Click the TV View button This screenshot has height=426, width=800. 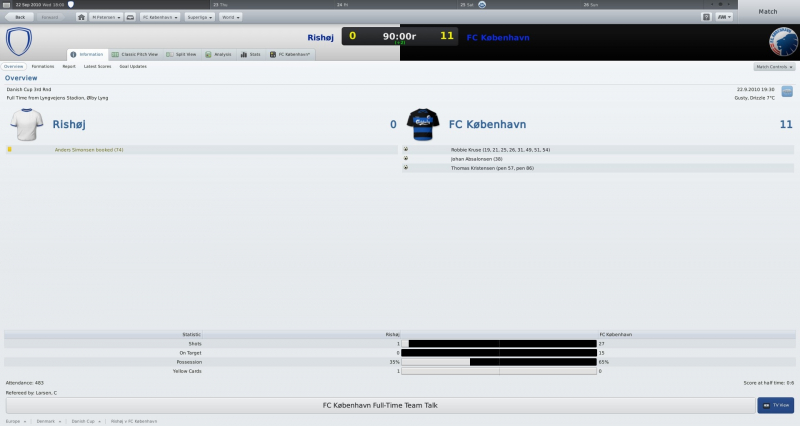(x=775, y=405)
